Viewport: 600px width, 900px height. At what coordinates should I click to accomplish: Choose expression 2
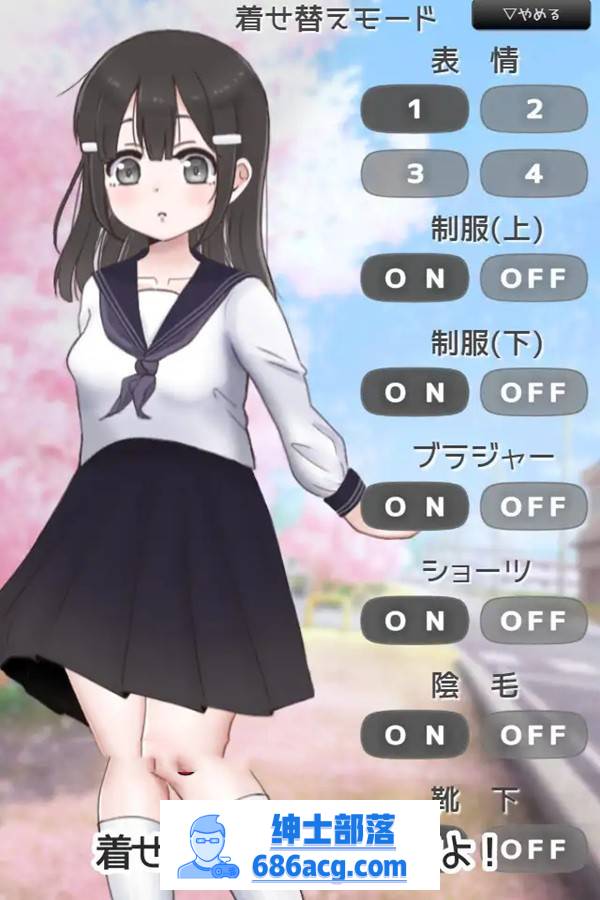coord(533,109)
